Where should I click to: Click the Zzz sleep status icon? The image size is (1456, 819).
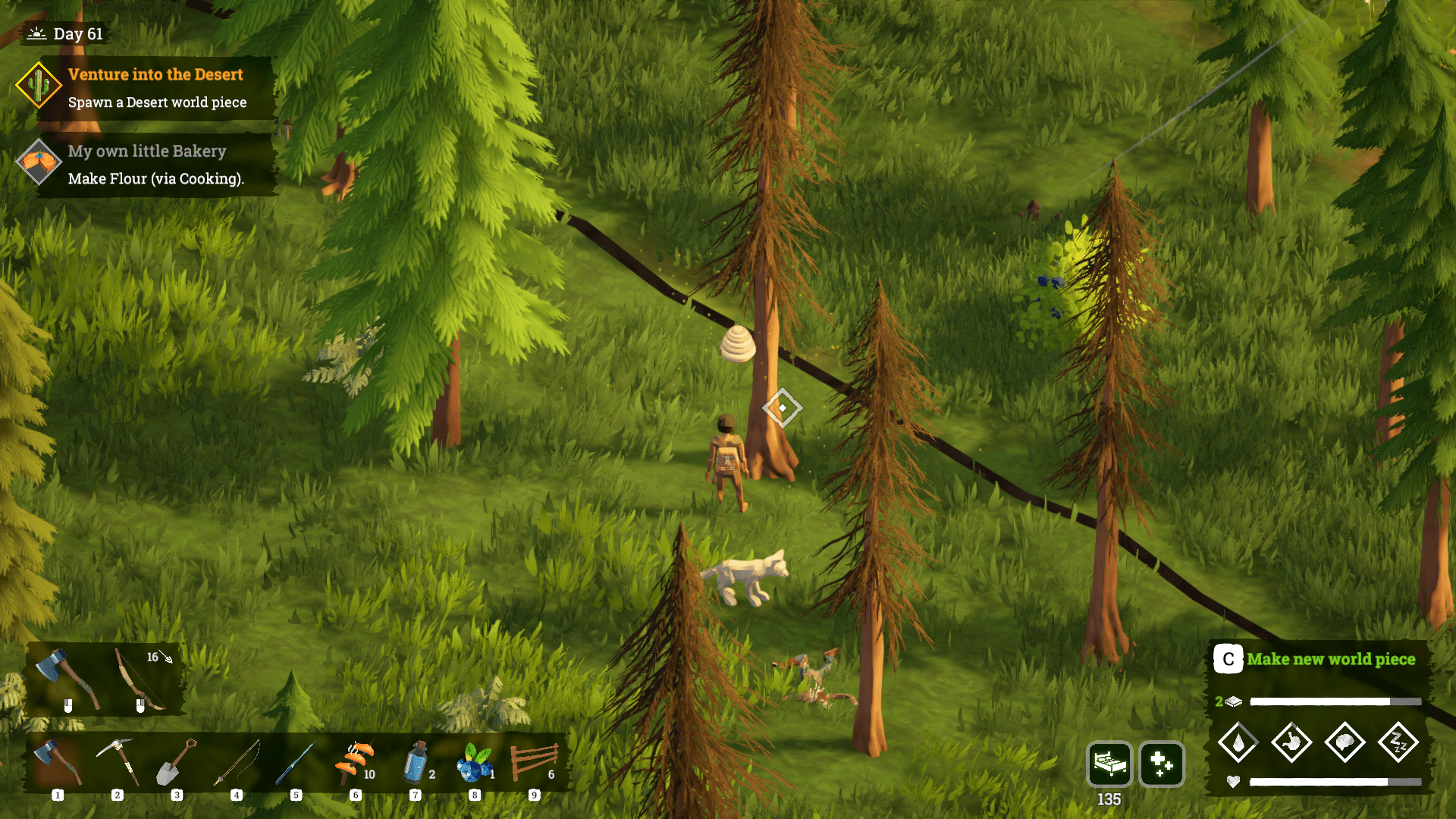pyautogui.click(x=1398, y=742)
